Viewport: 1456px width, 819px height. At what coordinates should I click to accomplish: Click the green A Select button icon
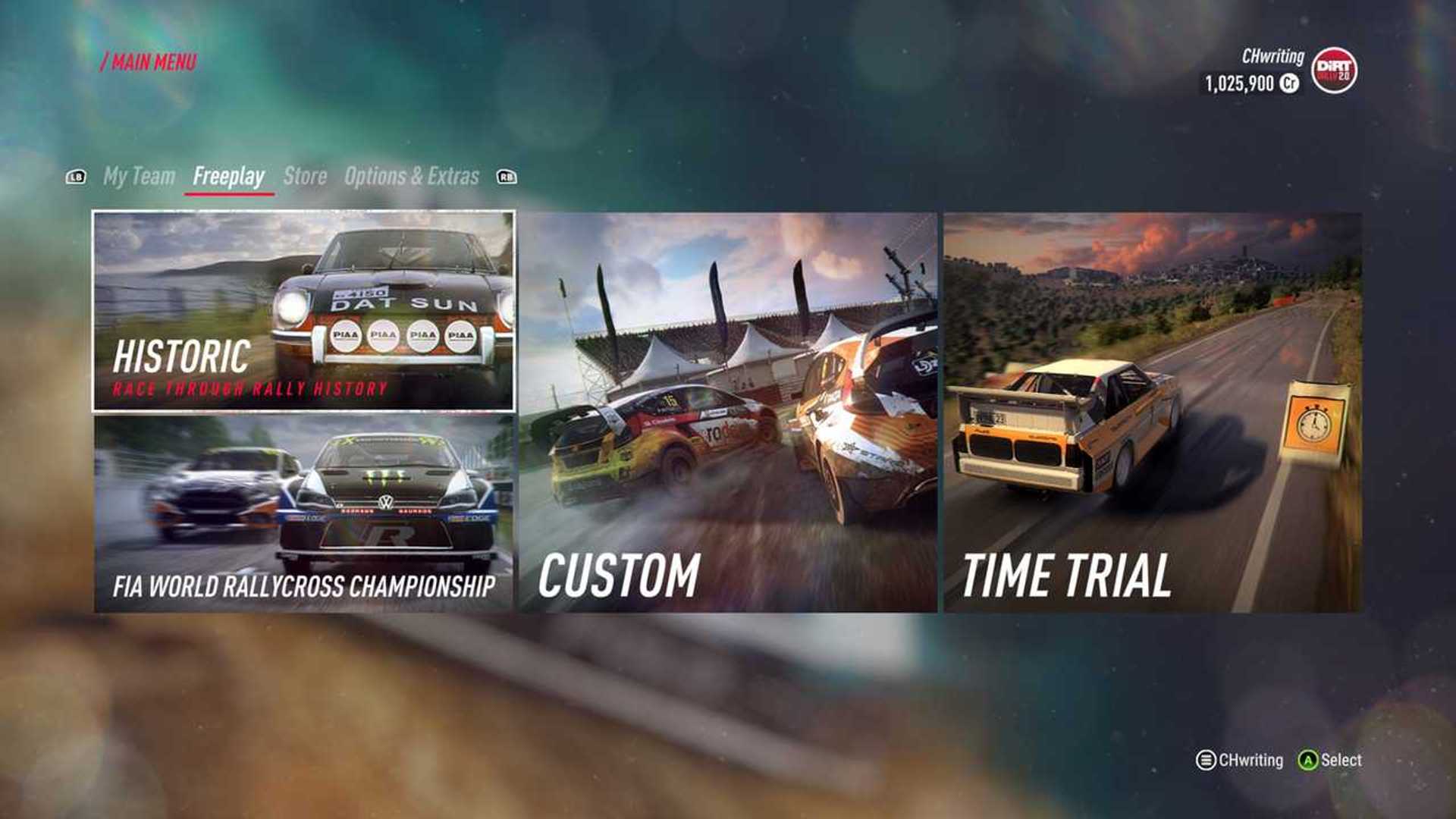(1308, 758)
